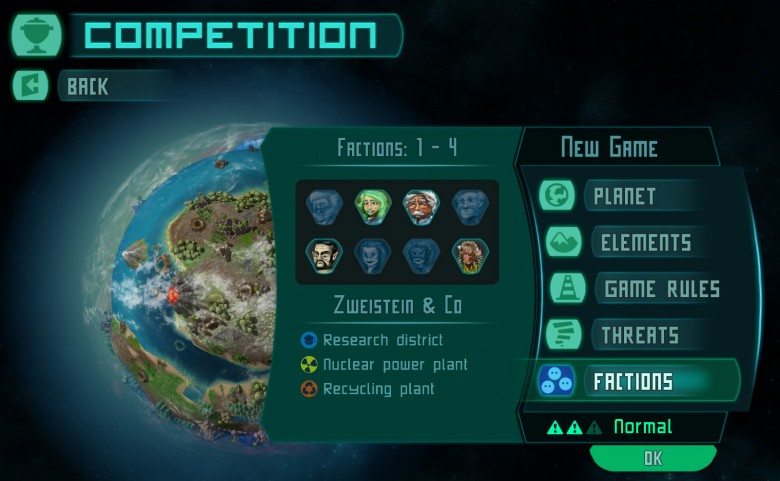Open Game Rules options
This screenshot has height=481, width=780.
click(660, 289)
